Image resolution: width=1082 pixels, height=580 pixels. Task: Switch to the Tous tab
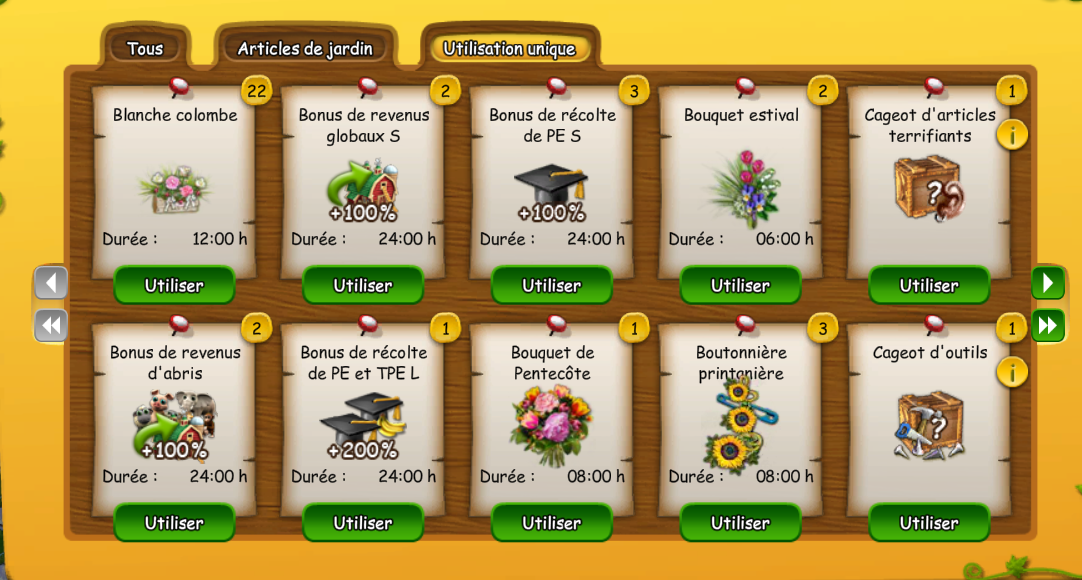[145, 48]
